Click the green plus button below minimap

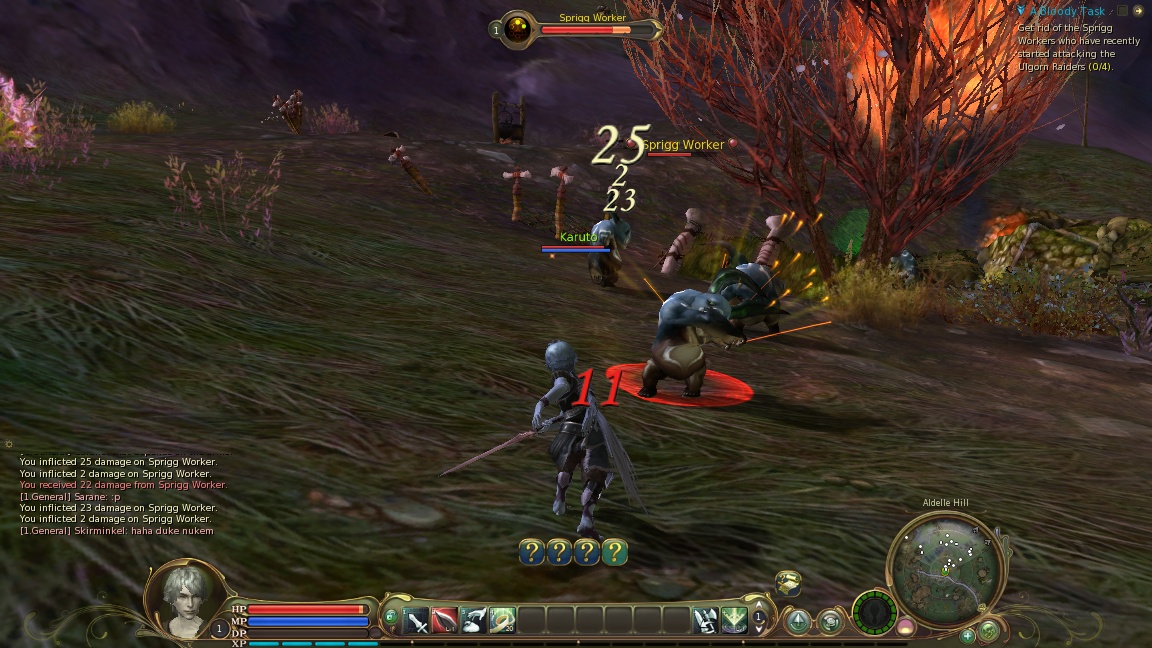click(x=967, y=635)
